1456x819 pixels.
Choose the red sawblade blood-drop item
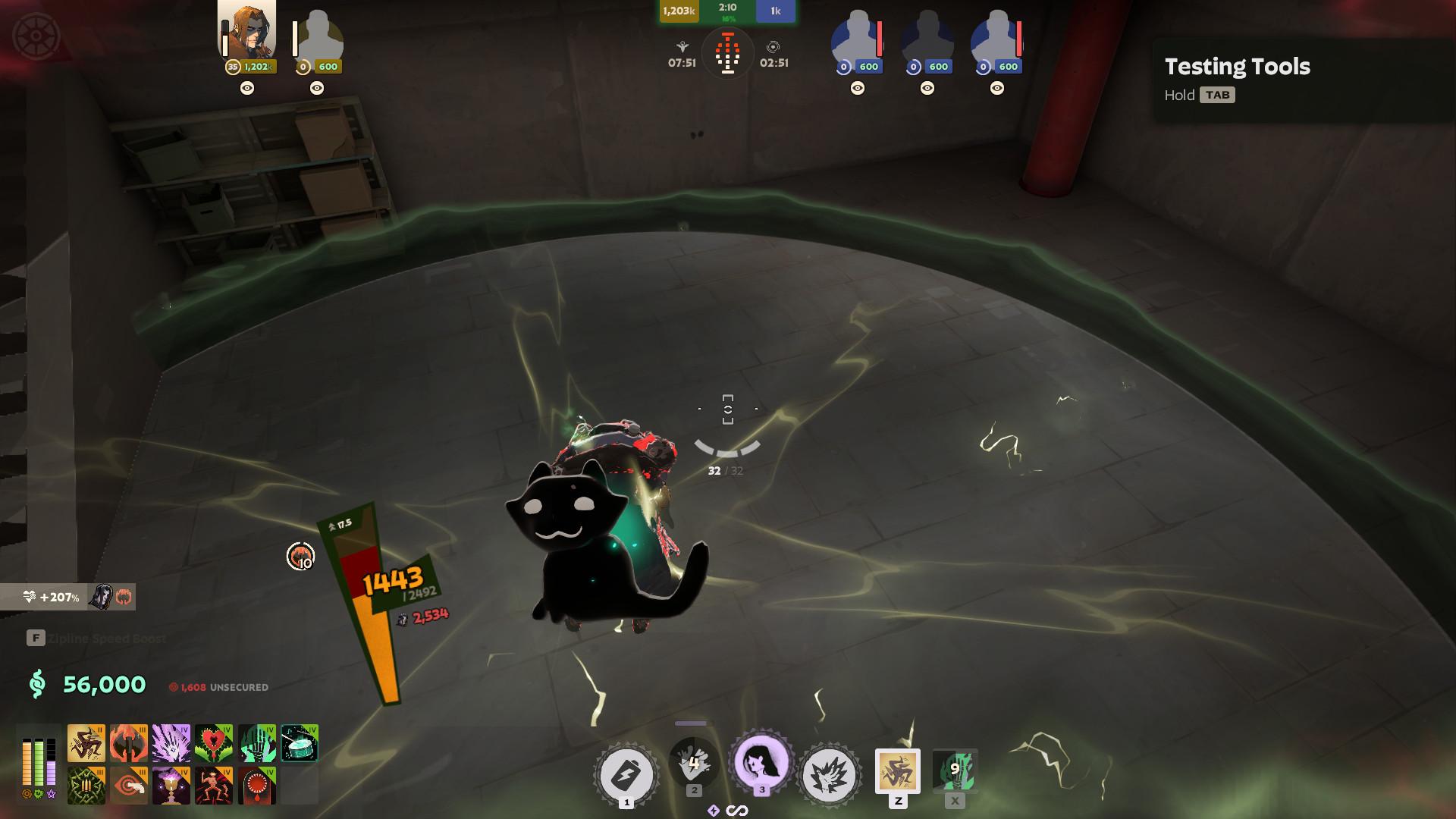click(257, 786)
